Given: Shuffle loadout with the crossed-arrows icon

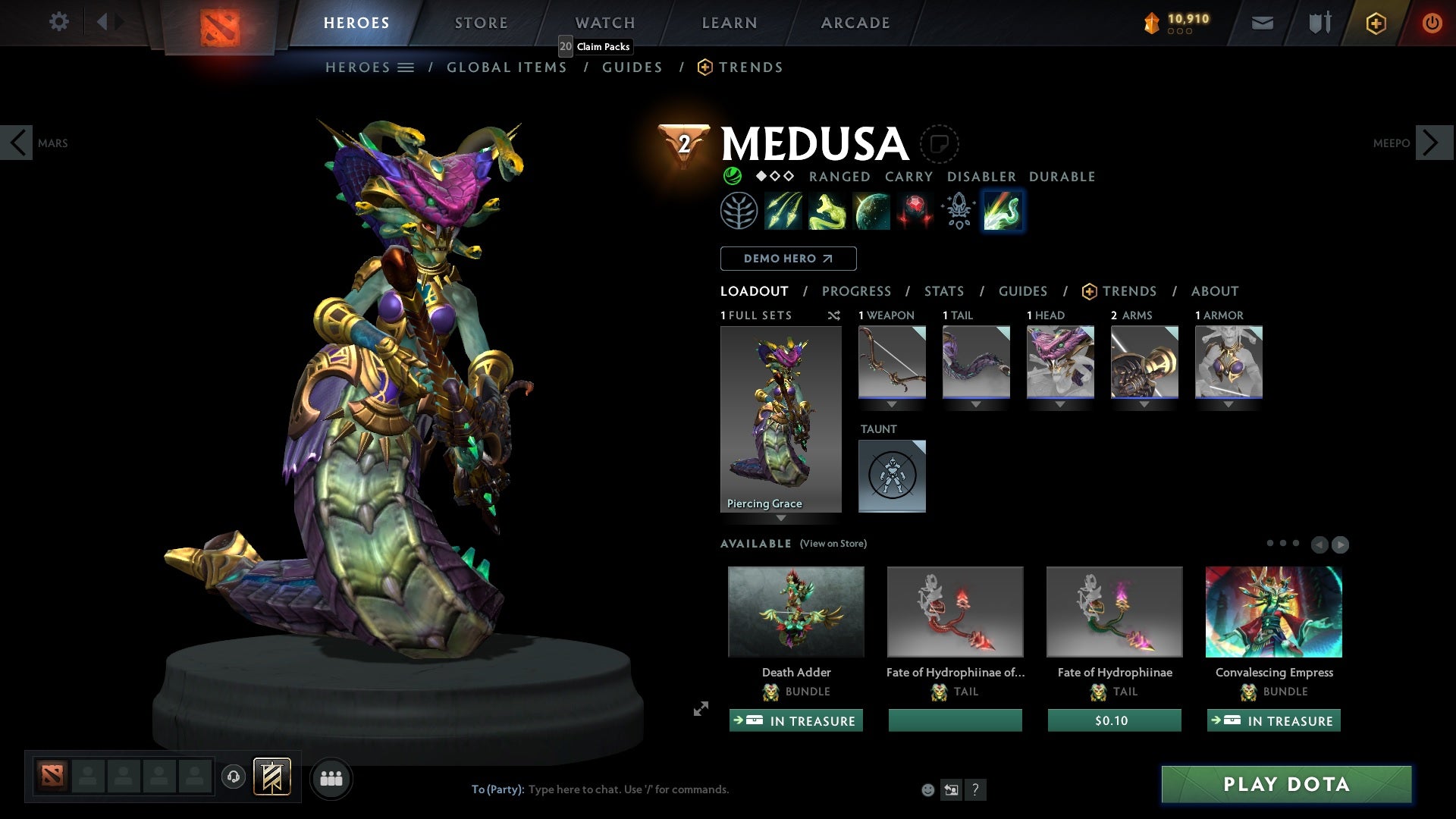Looking at the screenshot, I should [x=834, y=315].
